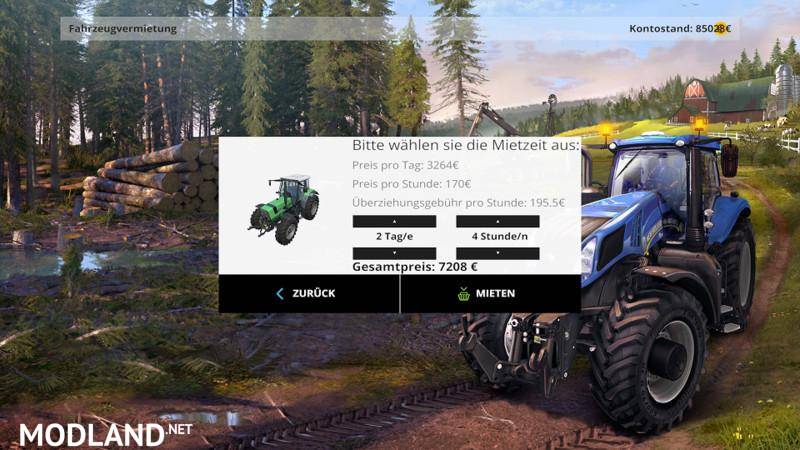800x450 pixels.
Task: Increase rental days with the up arrow above Tag/e
Action: coord(394,221)
